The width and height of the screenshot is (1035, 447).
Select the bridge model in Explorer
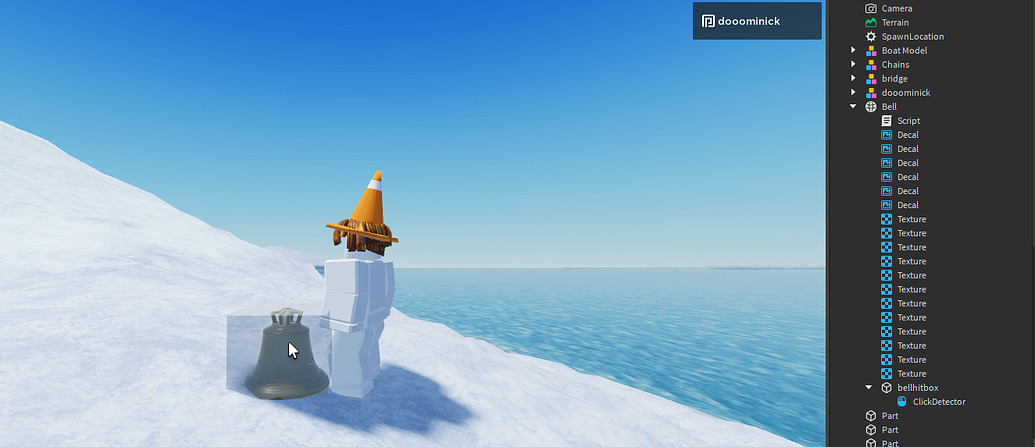[894, 78]
